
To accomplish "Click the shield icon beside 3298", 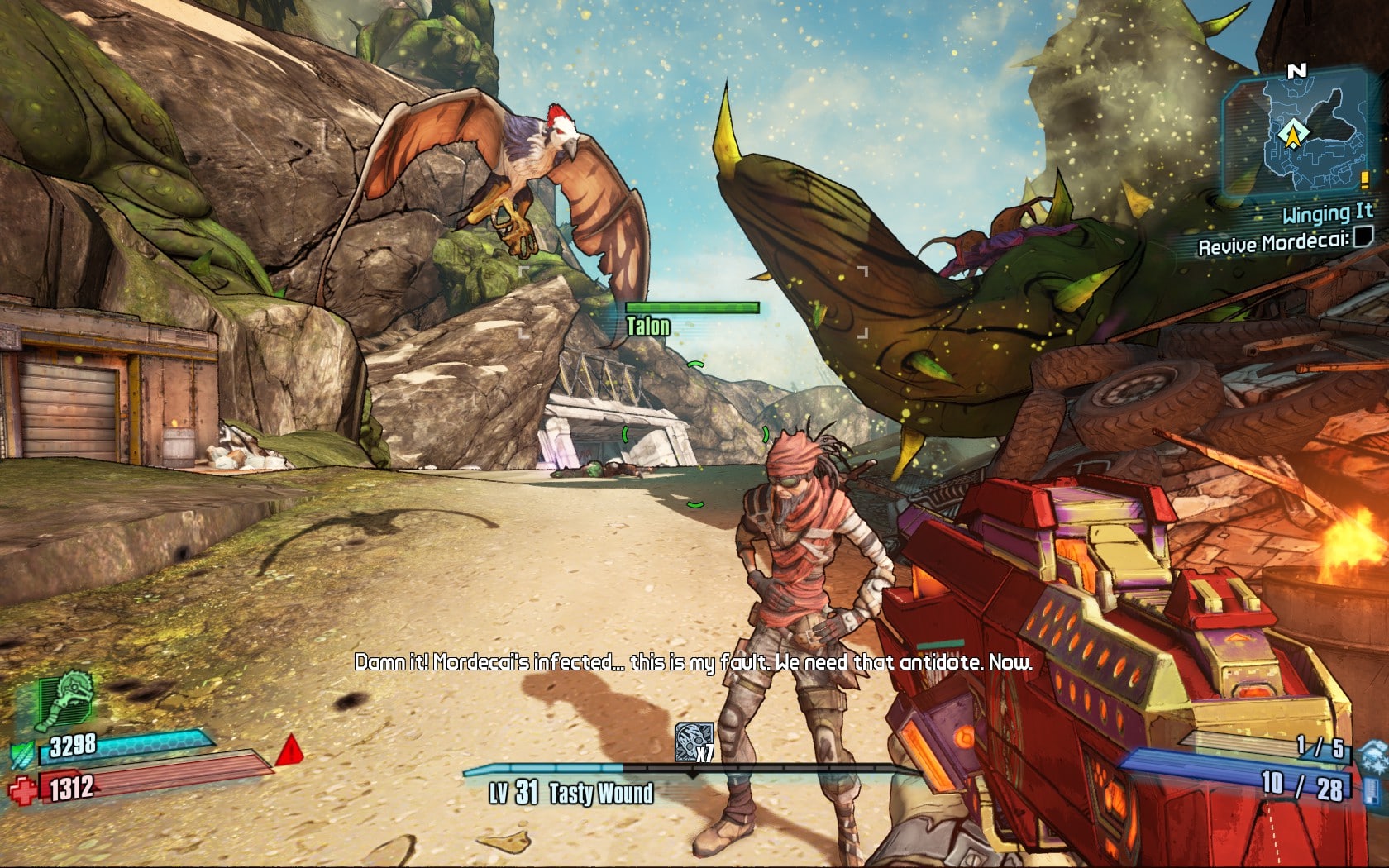I will pos(23,754).
